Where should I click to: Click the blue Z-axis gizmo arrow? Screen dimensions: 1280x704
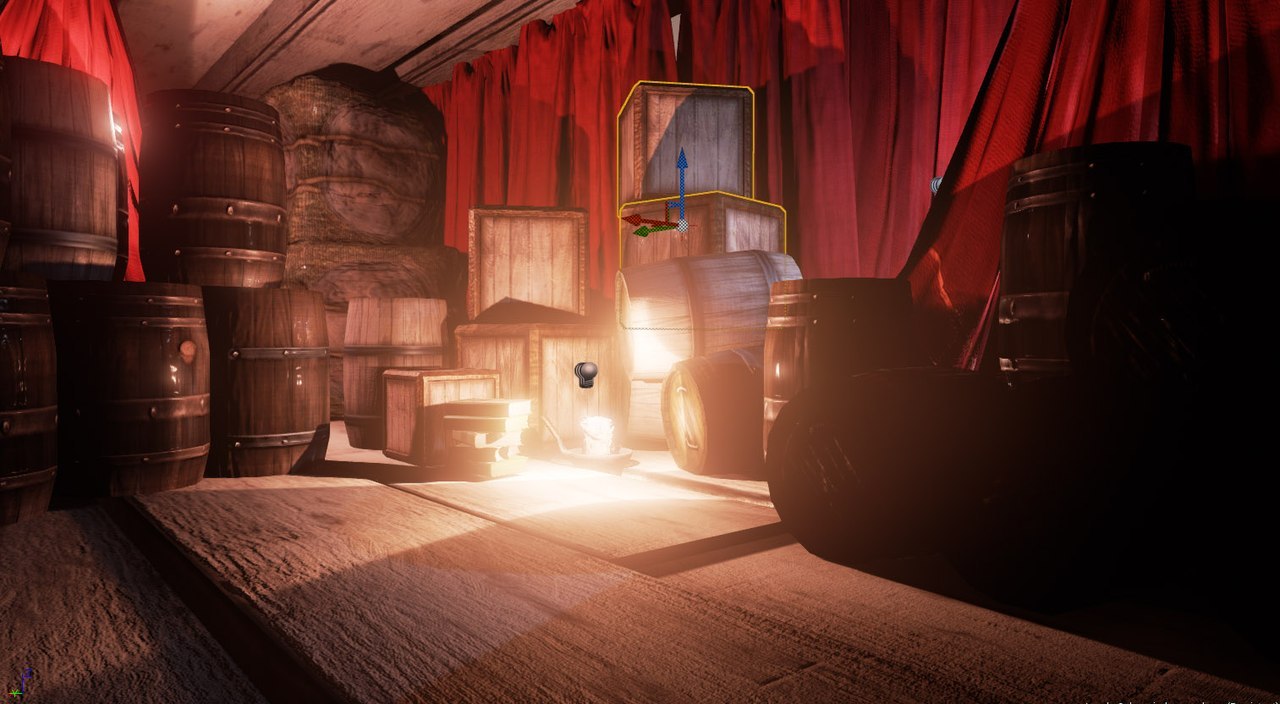tap(681, 165)
